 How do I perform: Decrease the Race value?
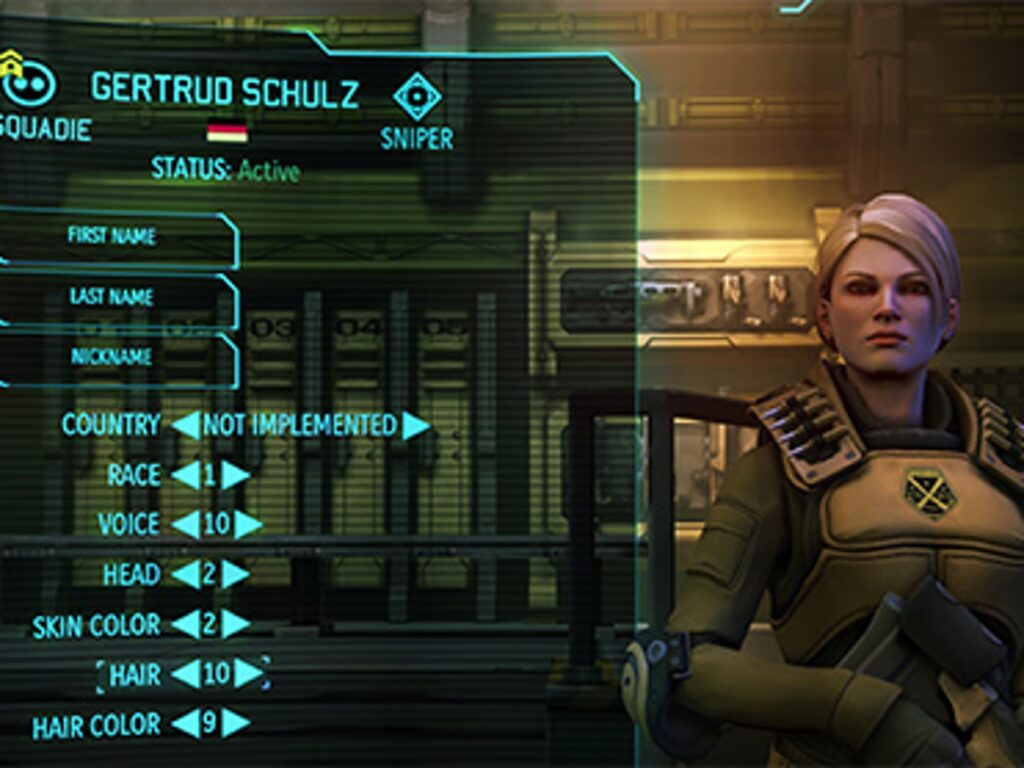click(x=185, y=474)
